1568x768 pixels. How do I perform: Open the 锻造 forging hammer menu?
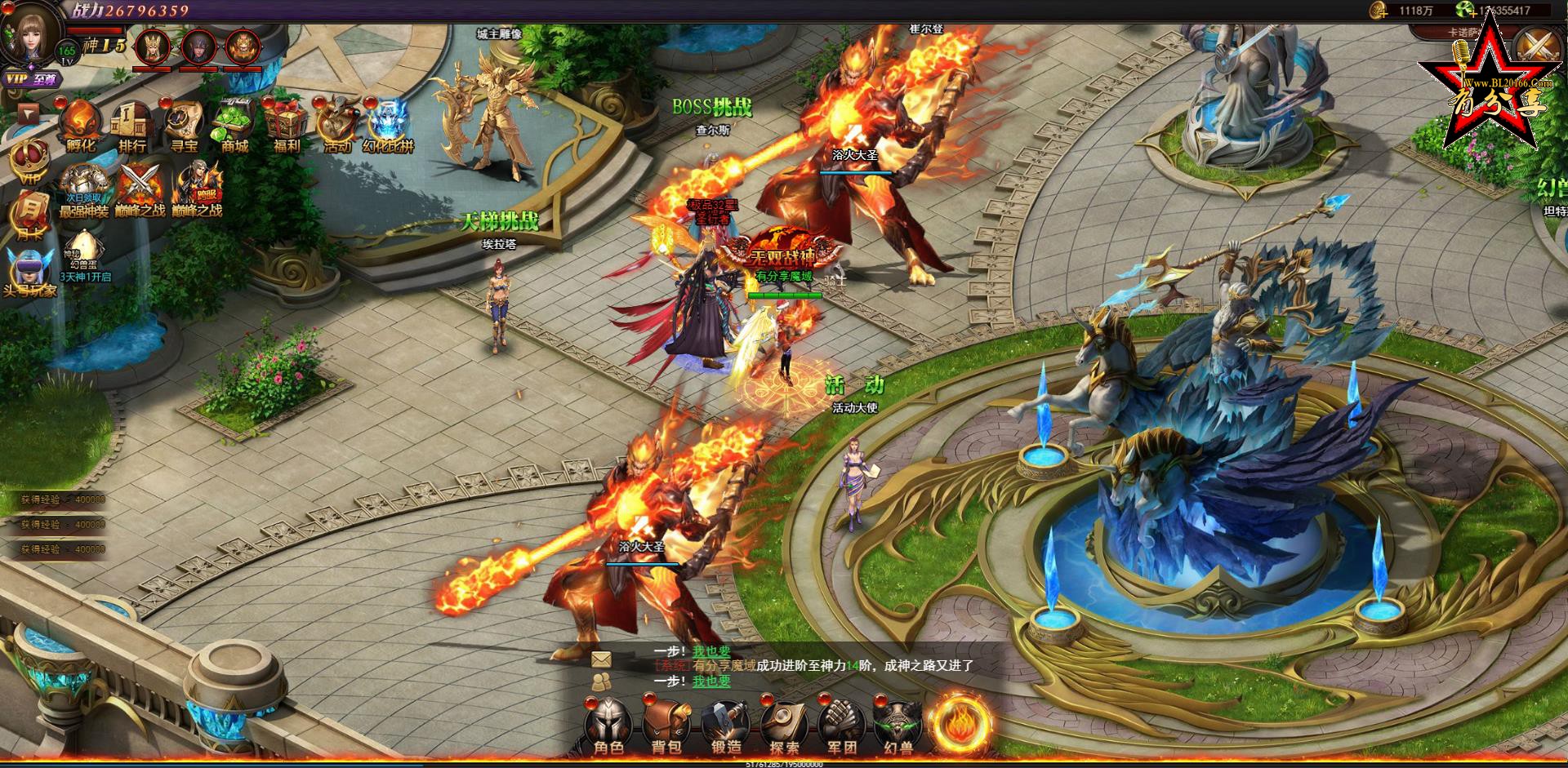pyautogui.click(x=725, y=724)
